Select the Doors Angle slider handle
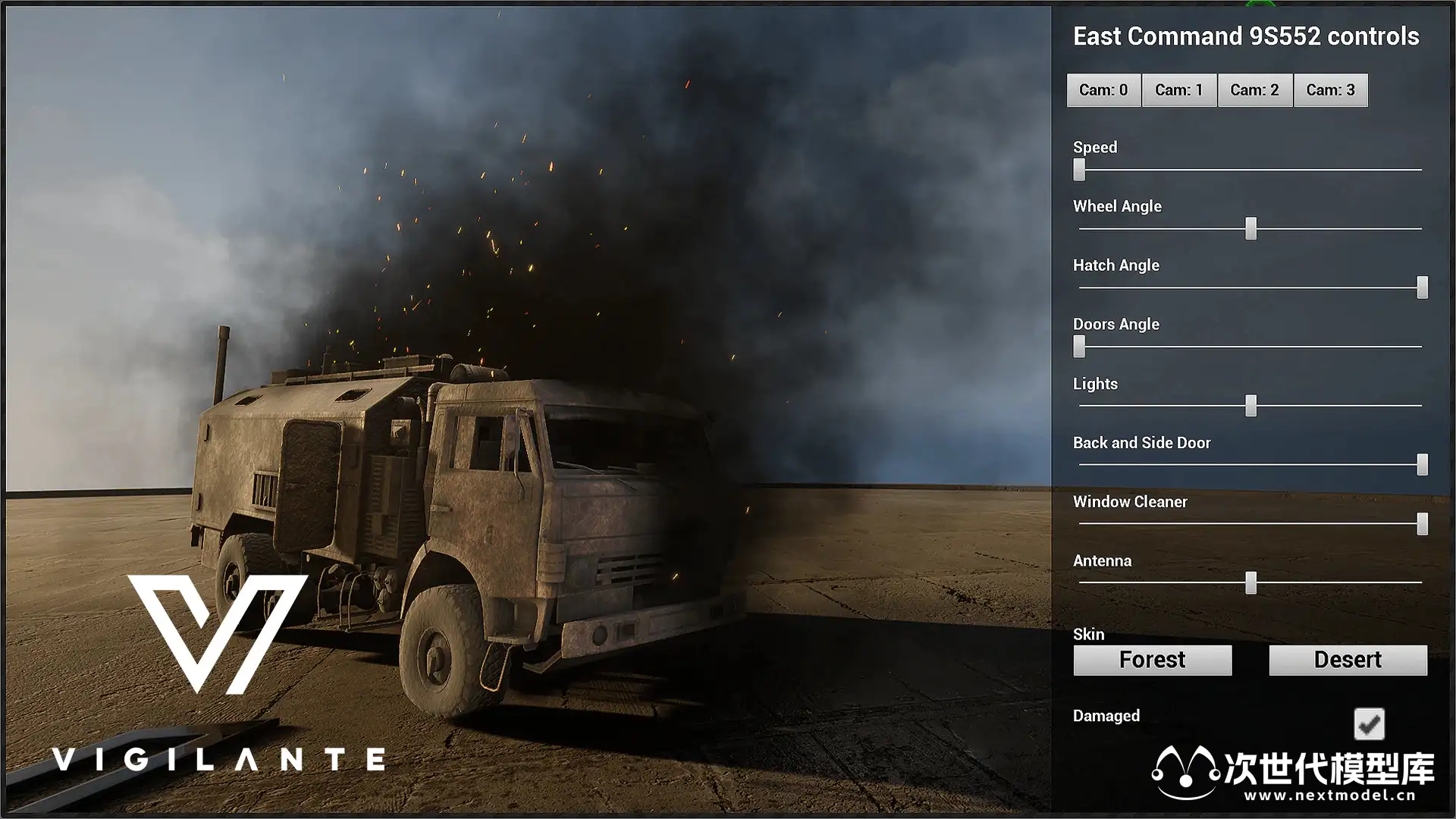The width and height of the screenshot is (1456, 819). pos(1079,347)
